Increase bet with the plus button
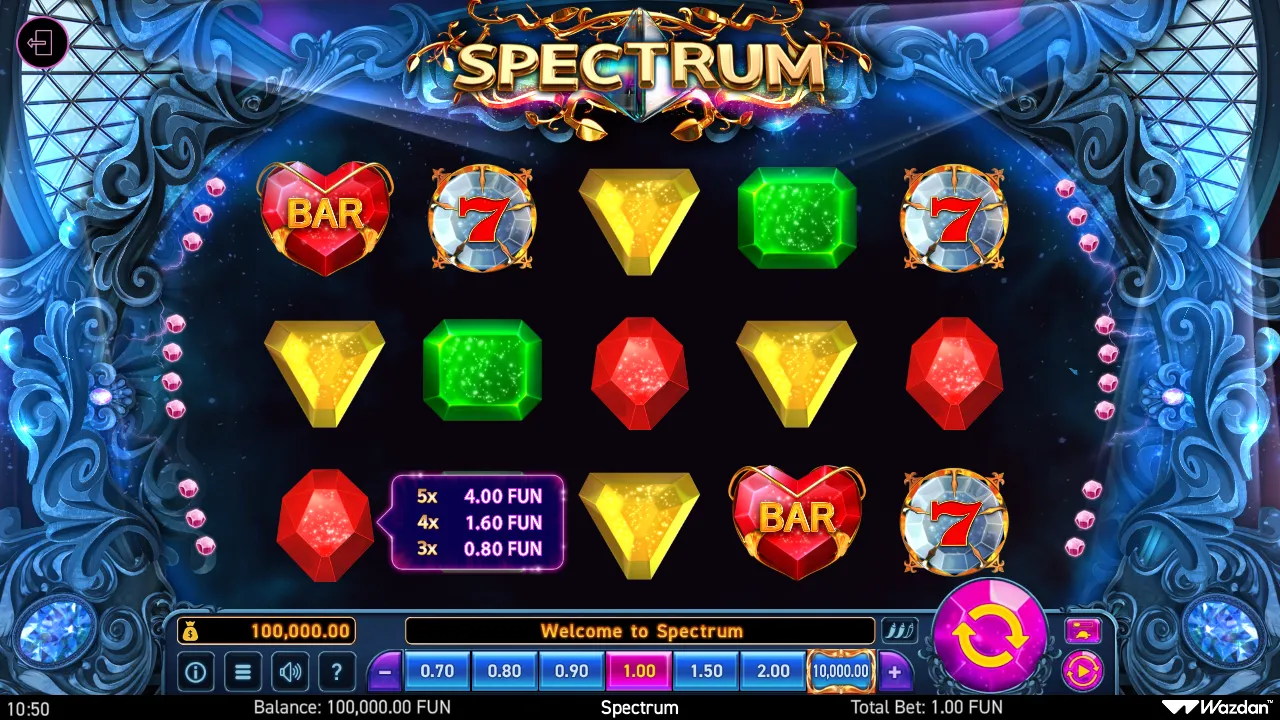 click(893, 671)
